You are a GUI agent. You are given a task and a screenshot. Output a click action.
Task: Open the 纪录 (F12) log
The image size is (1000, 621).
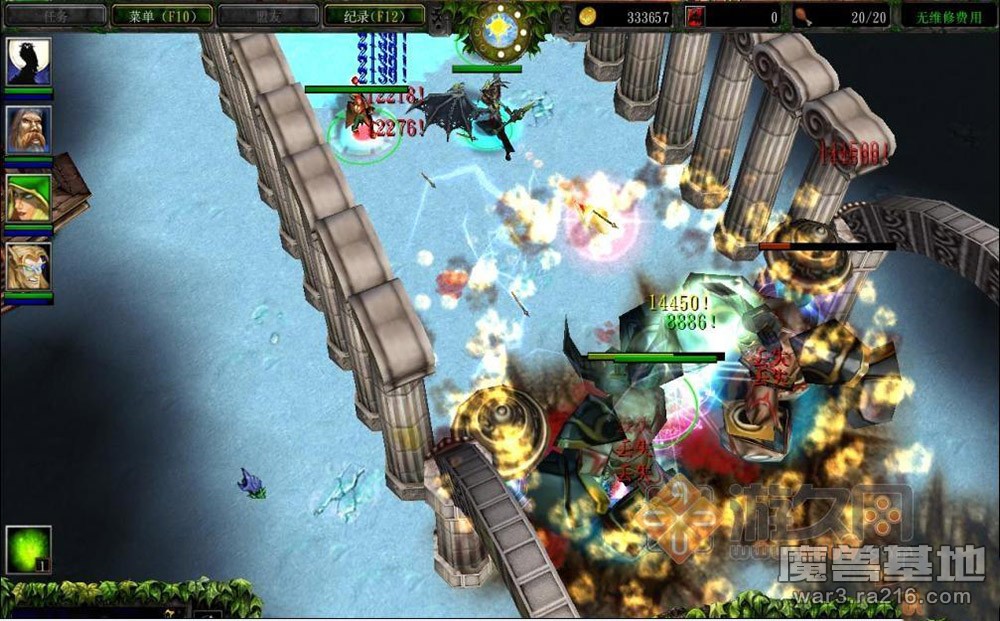pos(375,16)
